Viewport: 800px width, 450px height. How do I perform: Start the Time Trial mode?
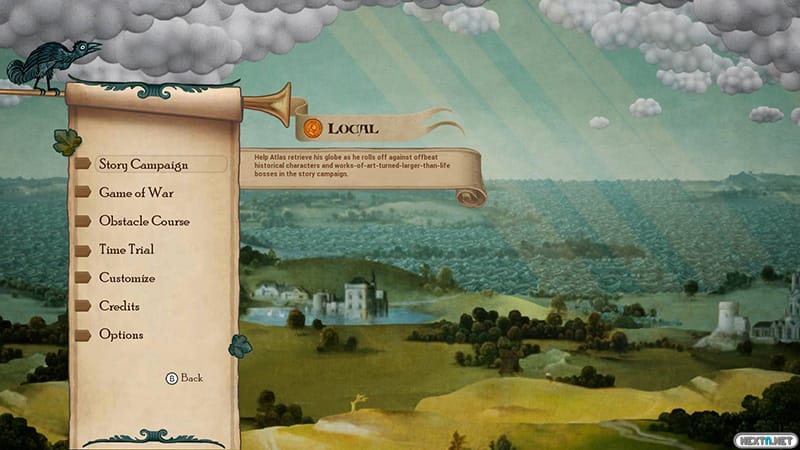coord(126,249)
